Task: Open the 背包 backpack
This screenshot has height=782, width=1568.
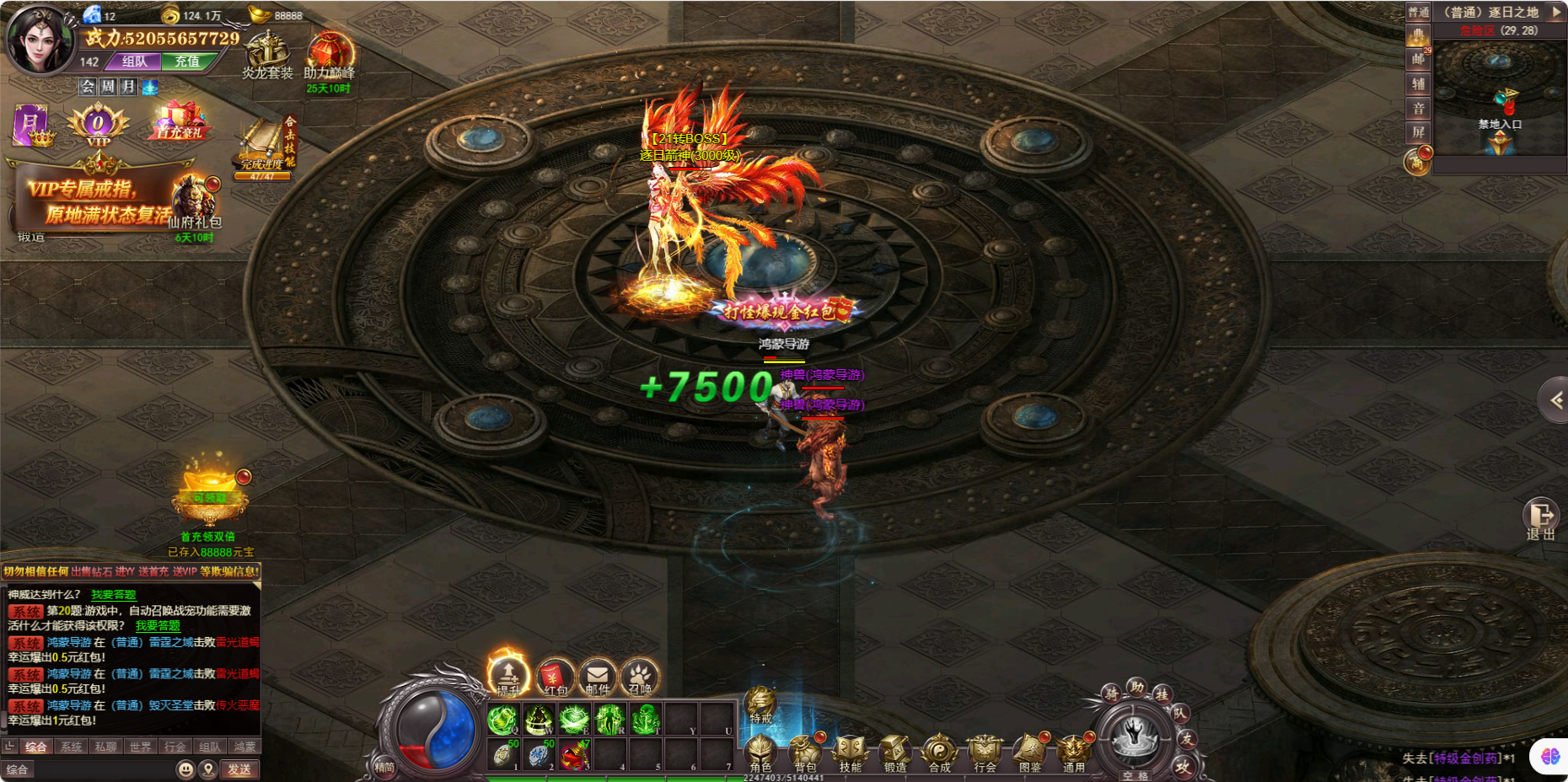Action: coord(805,751)
